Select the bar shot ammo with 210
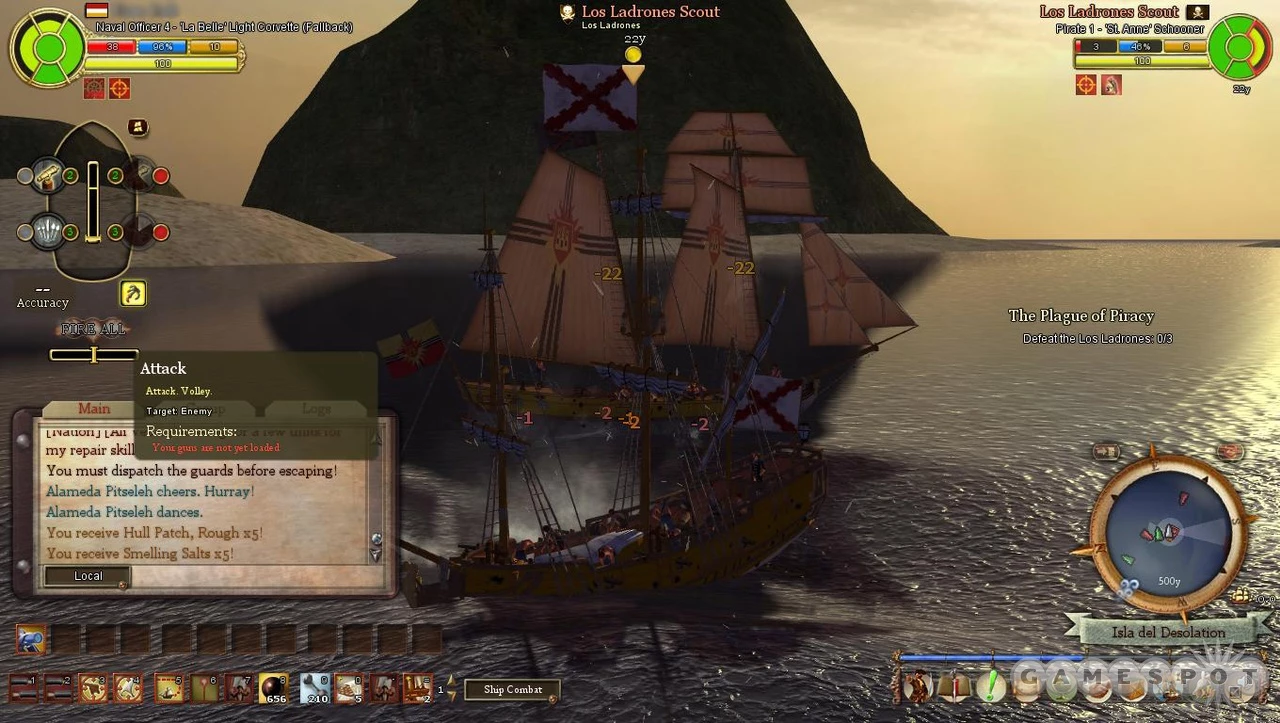Viewport: 1280px width, 723px height. 315,687
